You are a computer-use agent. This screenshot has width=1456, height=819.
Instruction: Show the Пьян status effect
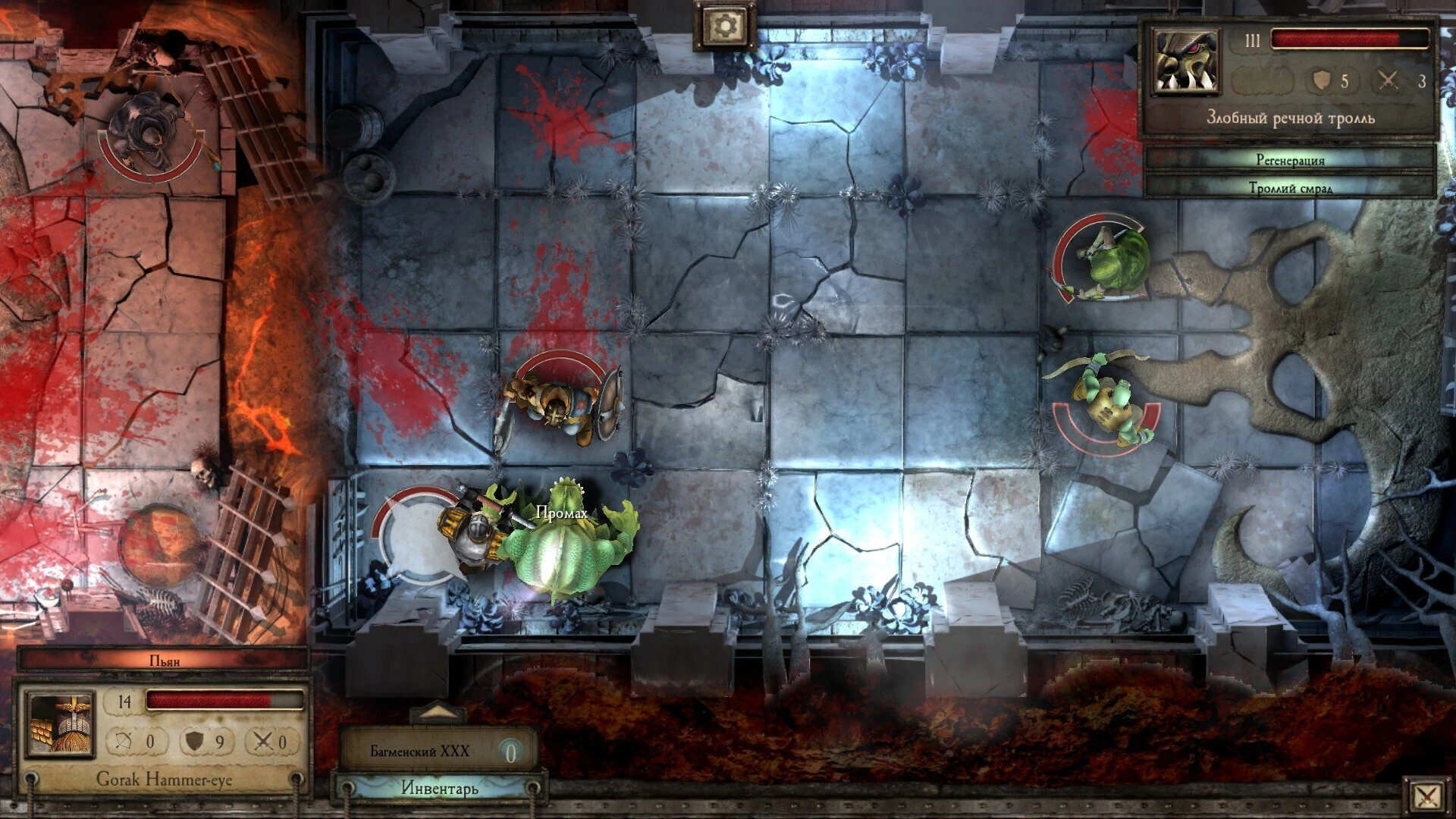coord(164,661)
